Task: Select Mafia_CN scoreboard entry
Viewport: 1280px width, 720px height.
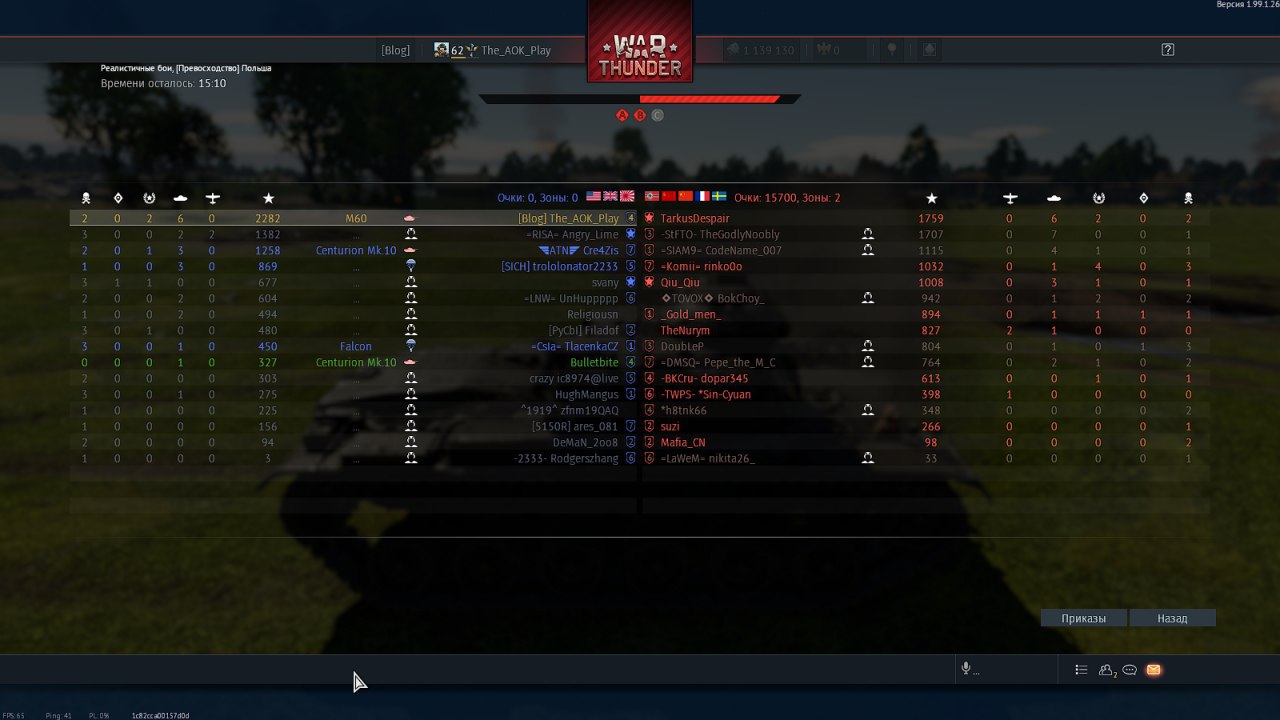Action: pos(683,442)
